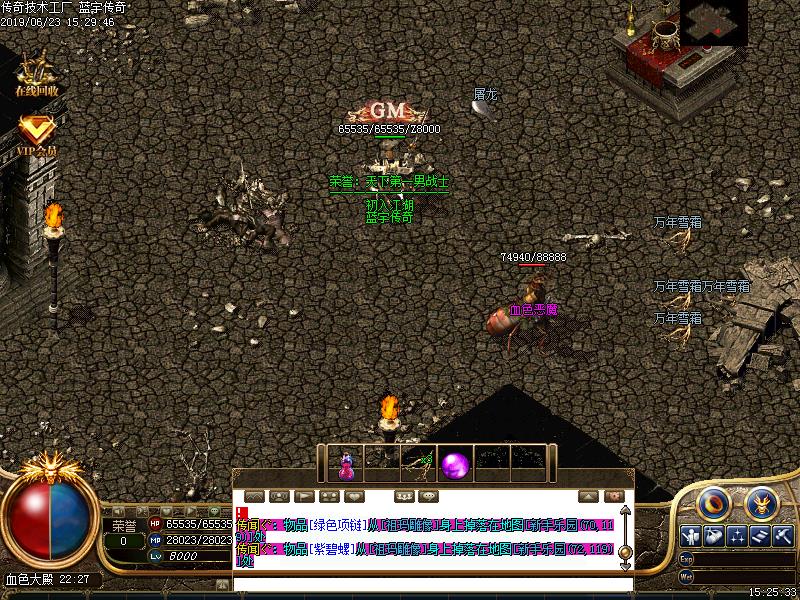The image size is (800, 600).
Task: Click the chat scrollbar down arrow
Action: tap(625, 562)
